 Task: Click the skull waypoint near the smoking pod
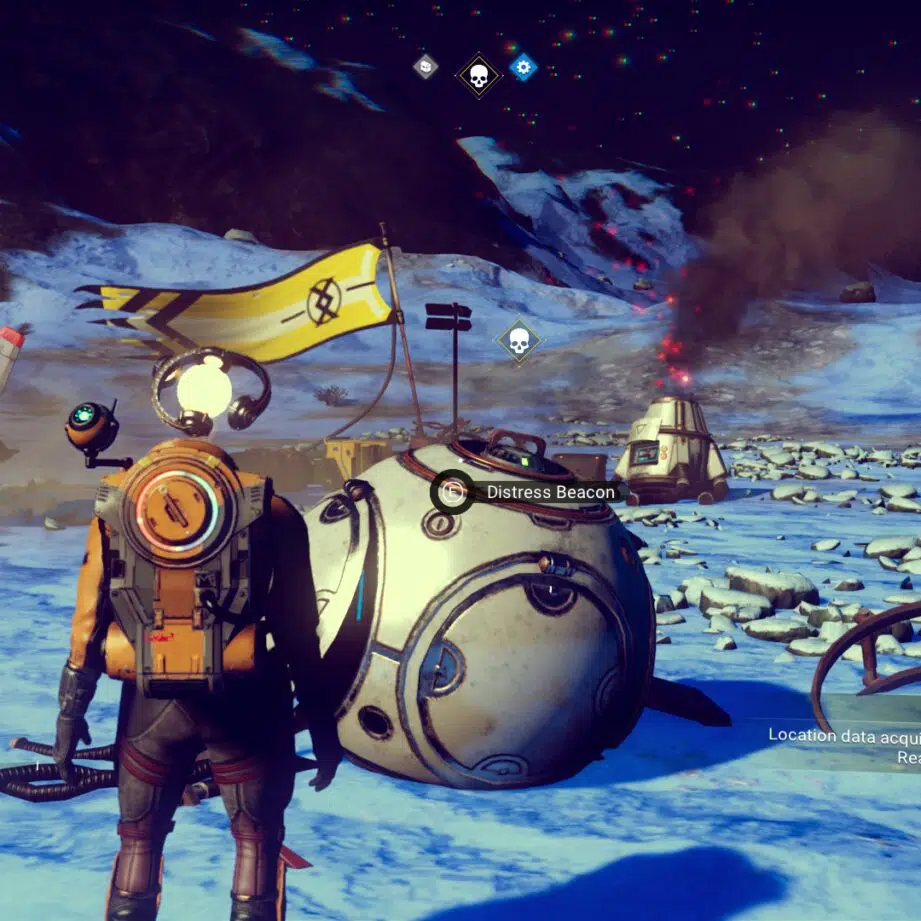pos(519,341)
